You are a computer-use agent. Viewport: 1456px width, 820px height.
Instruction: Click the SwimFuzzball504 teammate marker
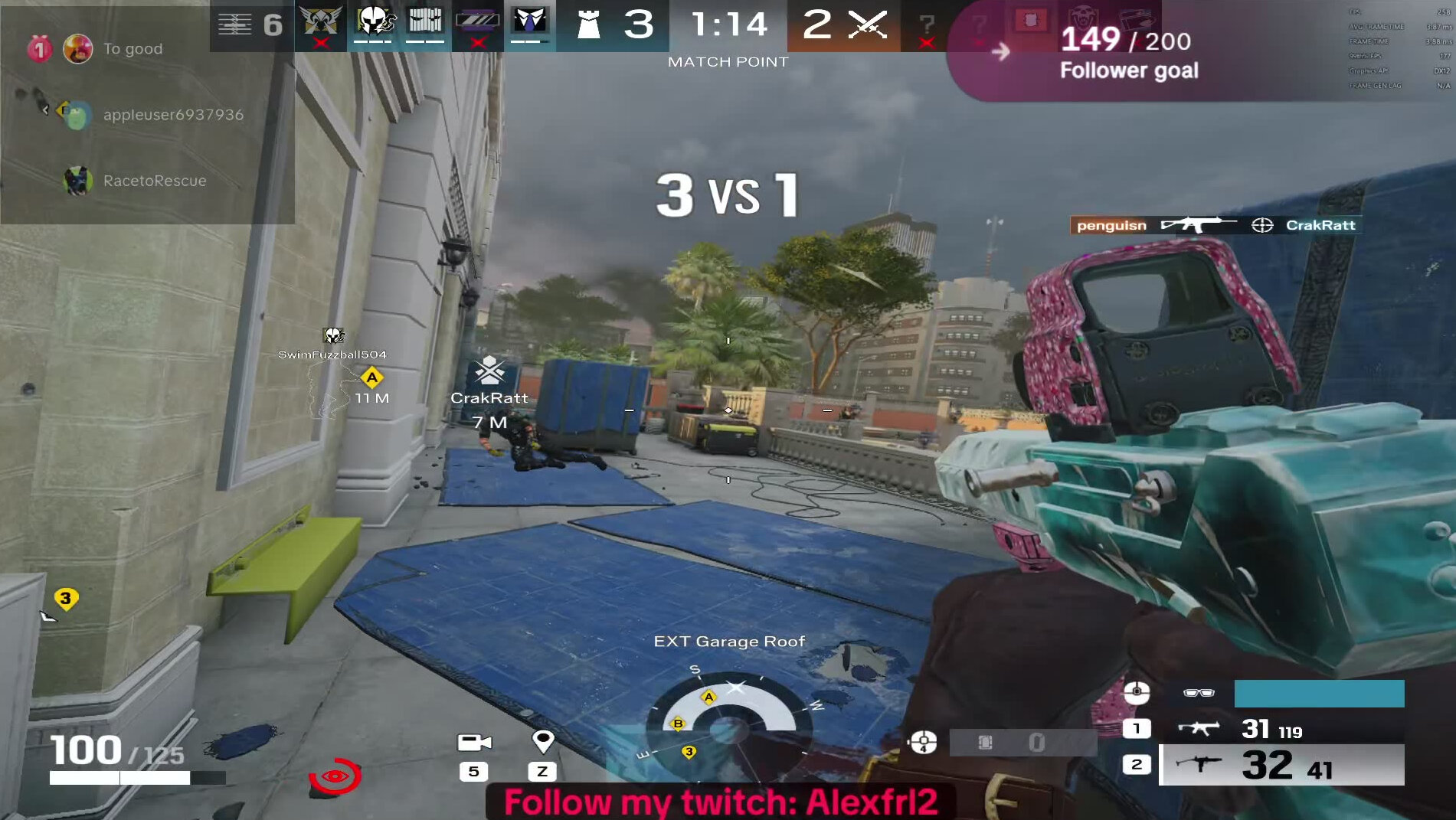pyautogui.click(x=332, y=336)
